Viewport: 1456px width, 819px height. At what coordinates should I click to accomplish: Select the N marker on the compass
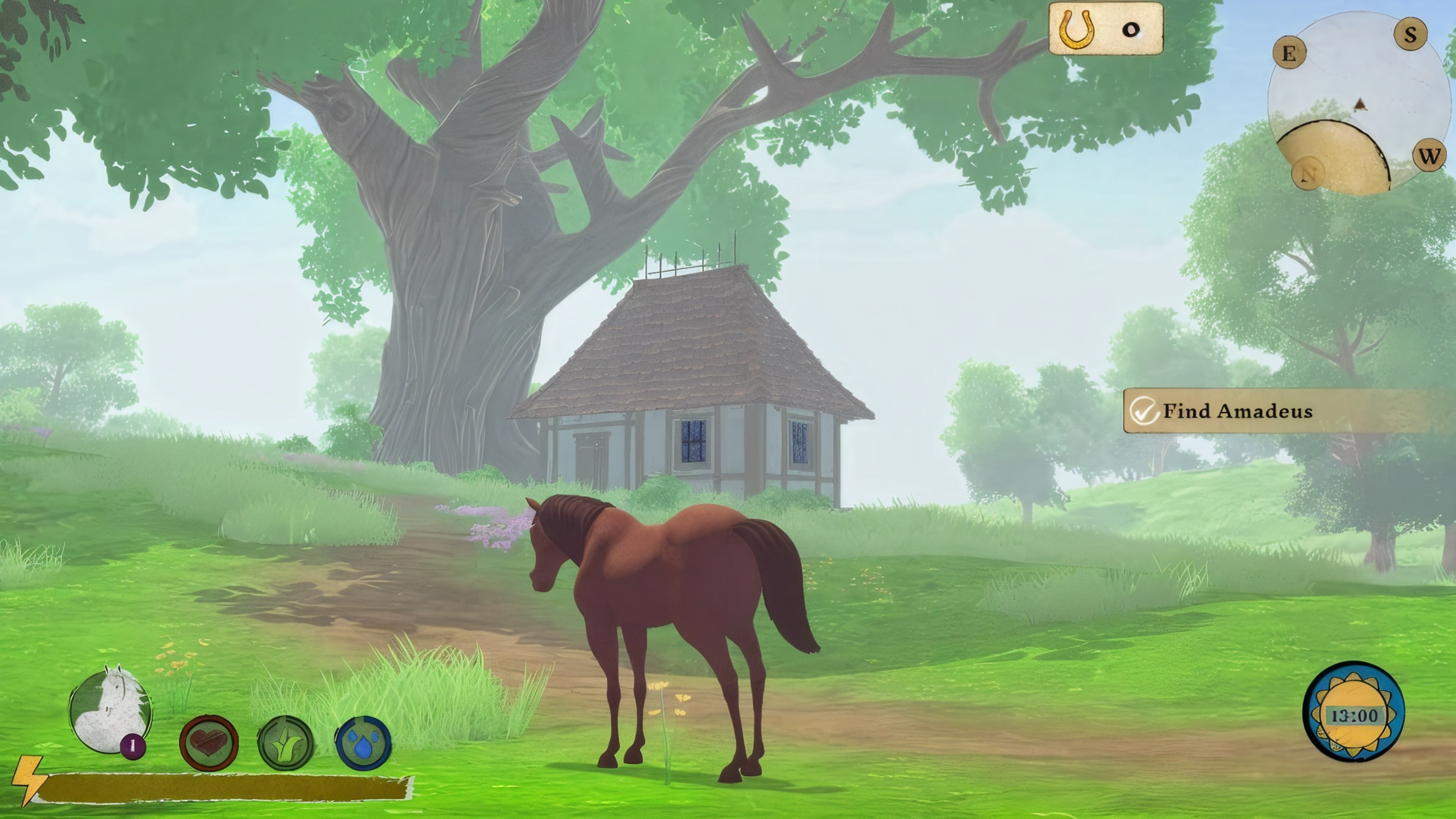(1307, 175)
